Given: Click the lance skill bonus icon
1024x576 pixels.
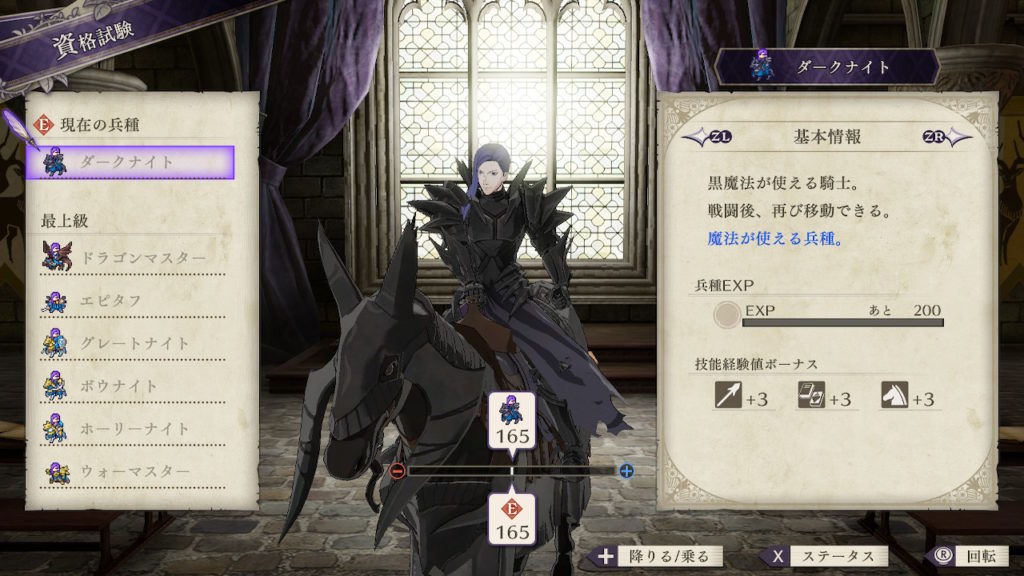Looking at the screenshot, I should click(x=728, y=396).
